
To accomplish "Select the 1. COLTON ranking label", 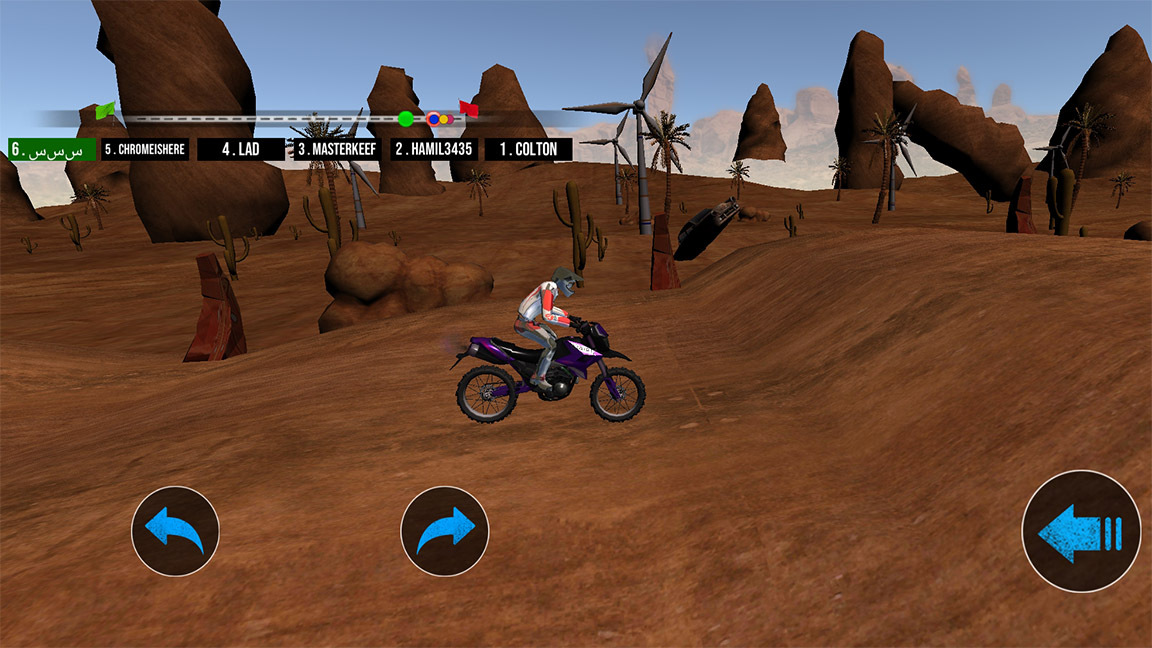I will tap(529, 149).
